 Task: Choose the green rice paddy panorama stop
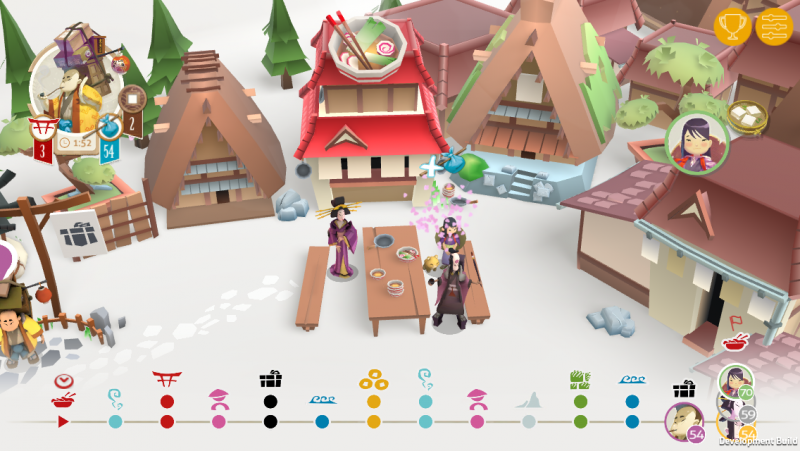coord(581,401)
